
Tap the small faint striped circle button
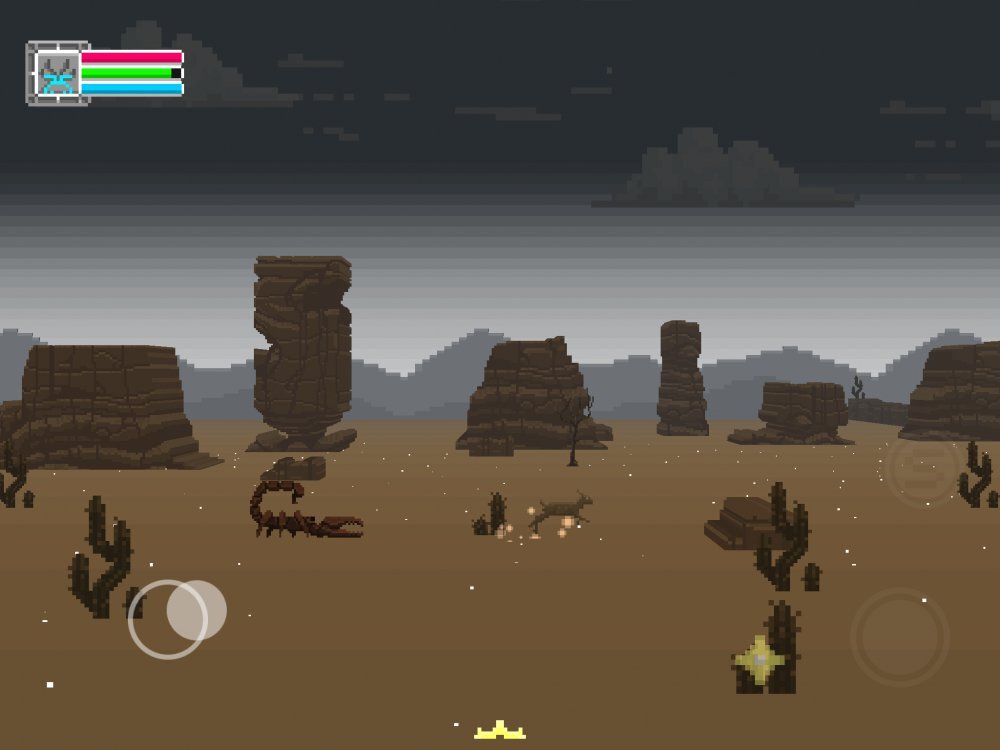click(920, 469)
